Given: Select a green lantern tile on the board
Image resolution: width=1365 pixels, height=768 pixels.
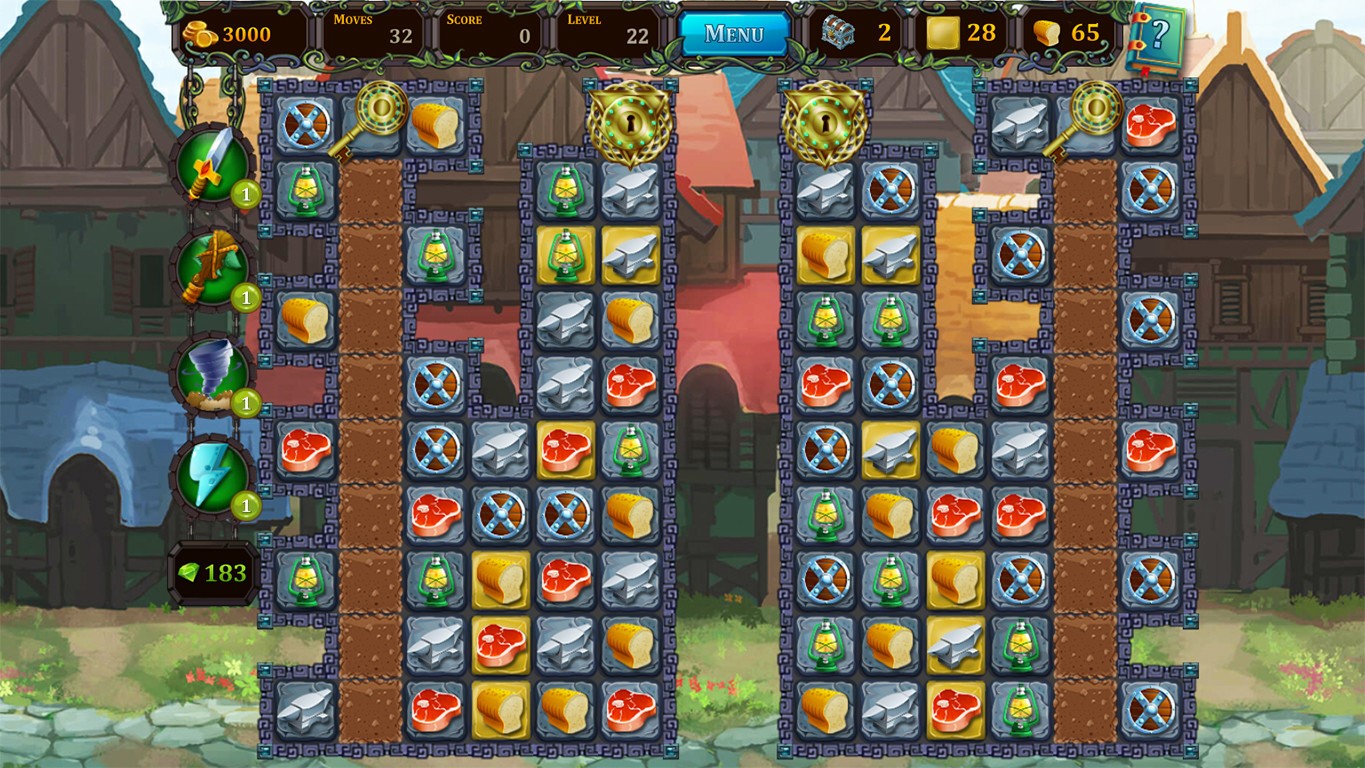Looking at the screenshot, I should coord(303,190).
